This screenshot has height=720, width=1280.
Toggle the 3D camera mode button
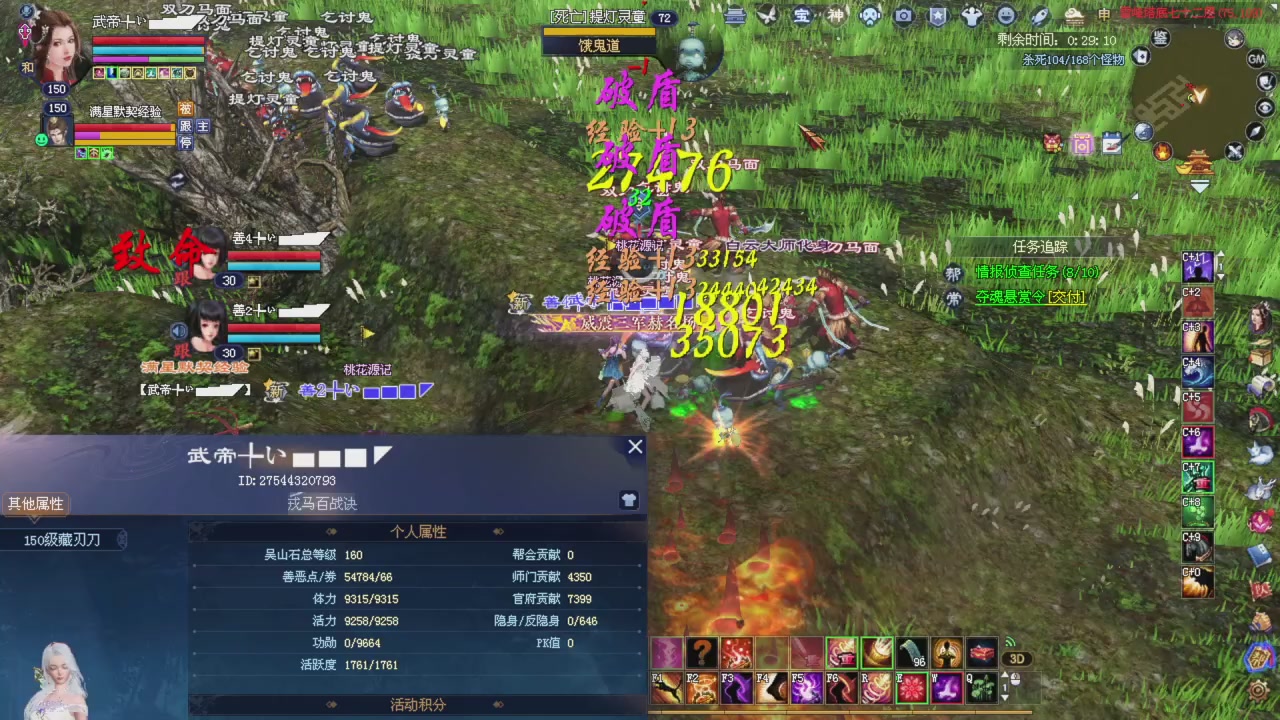pyautogui.click(x=1017, y=658)
